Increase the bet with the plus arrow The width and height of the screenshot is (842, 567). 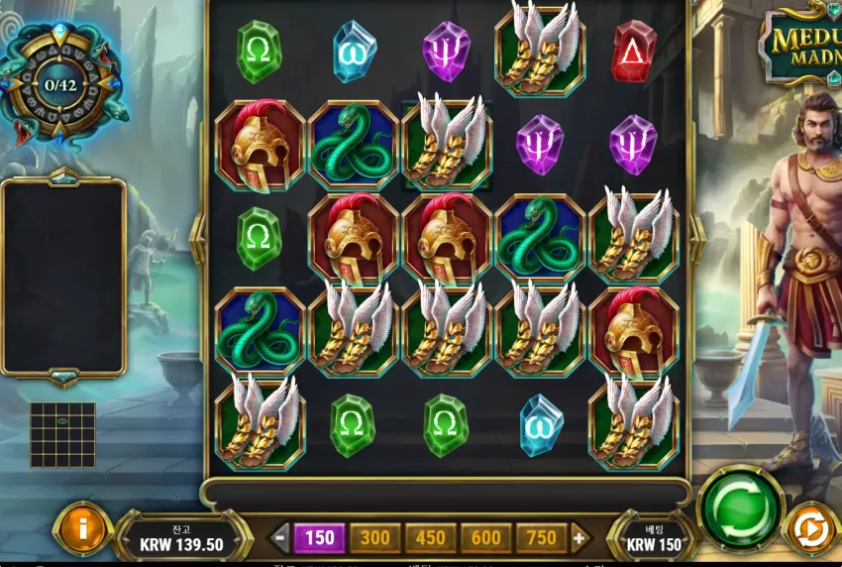click(578, 538)
